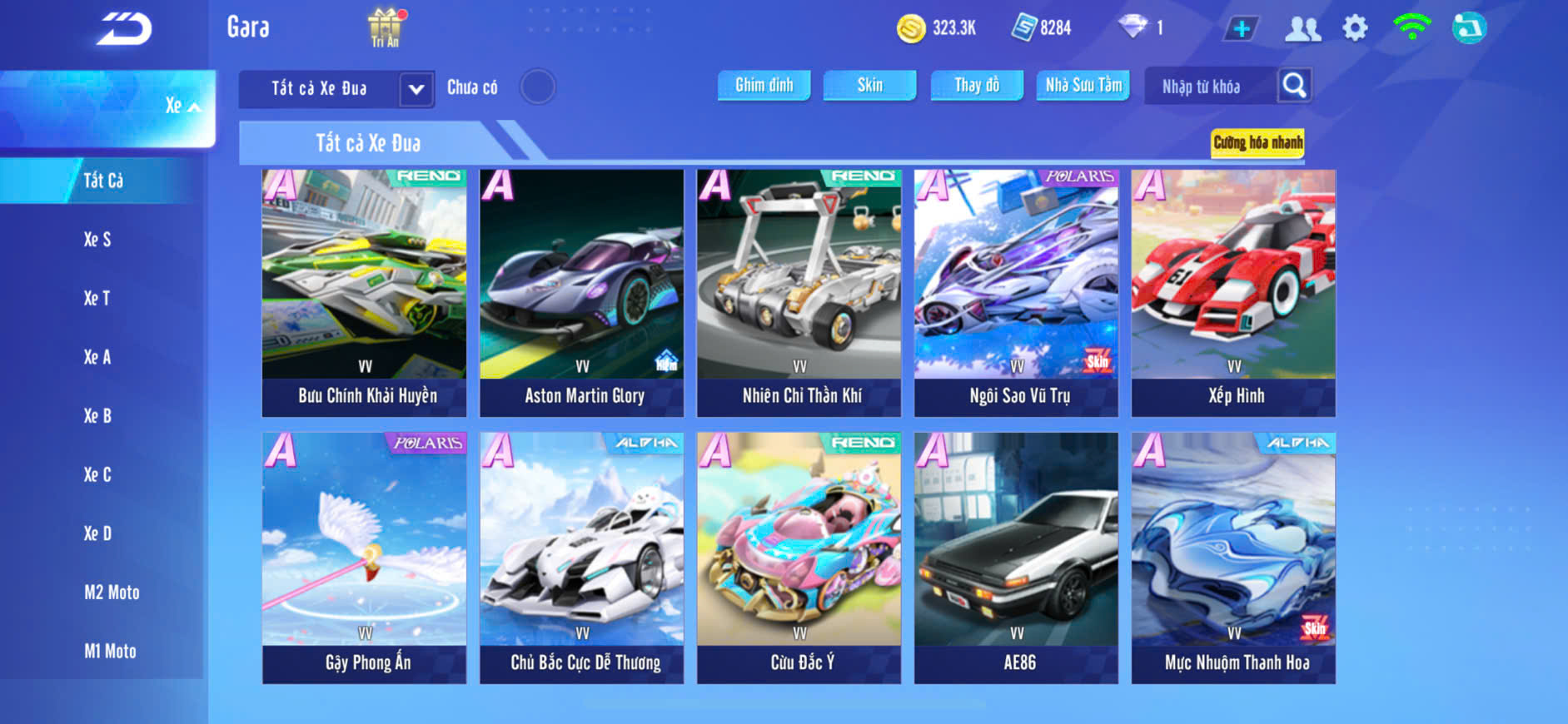Select the Aston Martin Glory car card
Viewport: 1568px width, 724px height.
point(581,293)
